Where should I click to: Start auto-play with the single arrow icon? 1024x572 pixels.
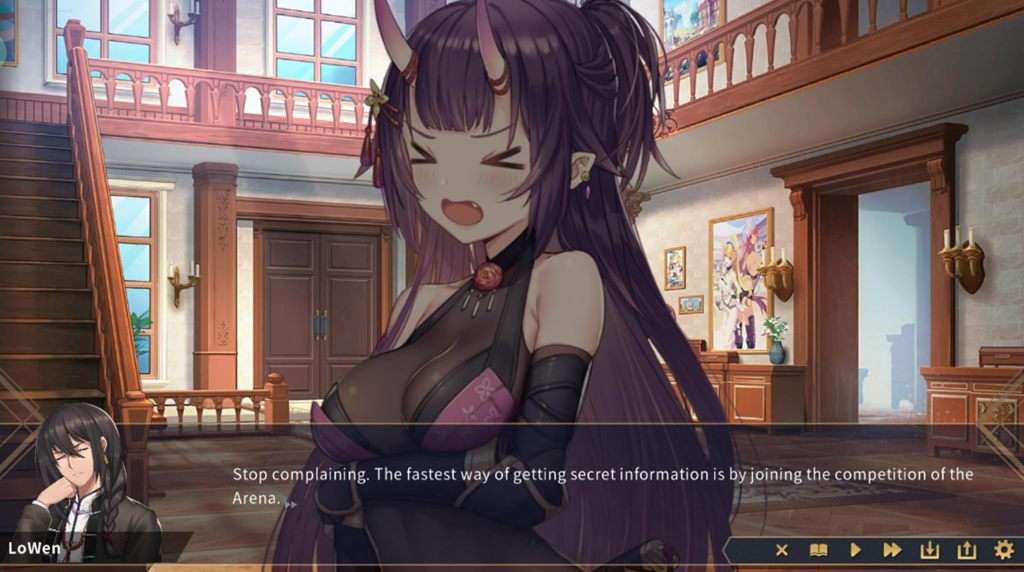tap(855, 550)
